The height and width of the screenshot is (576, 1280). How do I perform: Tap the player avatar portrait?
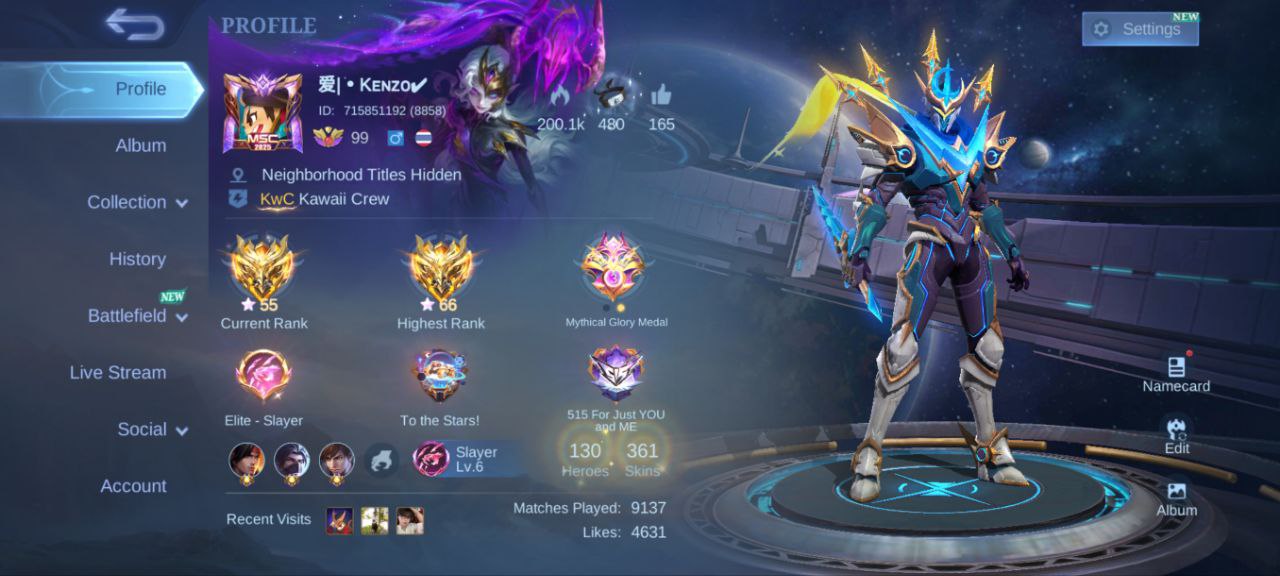point(263,112)
